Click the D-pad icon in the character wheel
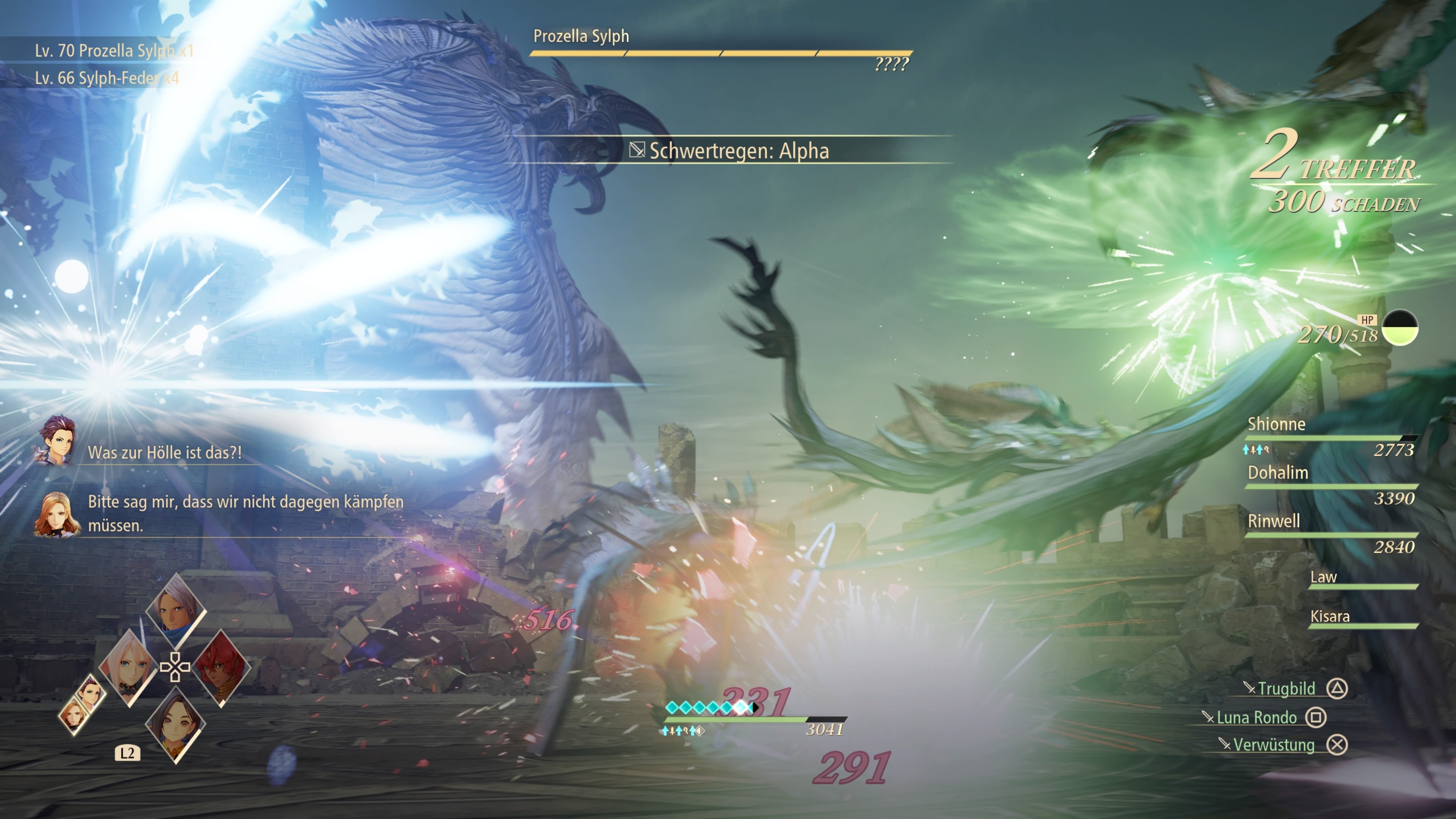Screen dimensions: 1456x819 coord(175,667)
